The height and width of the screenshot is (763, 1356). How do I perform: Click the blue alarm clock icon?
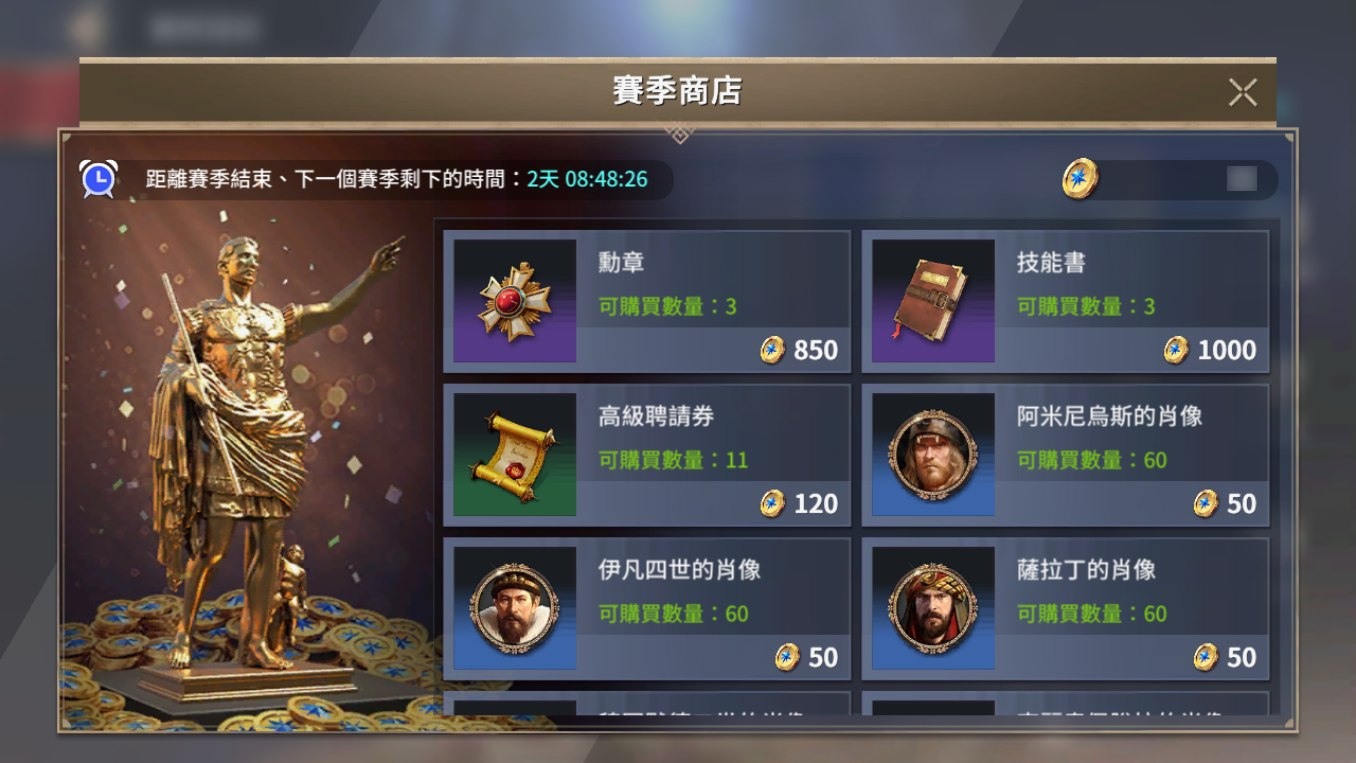click(97, 177)
